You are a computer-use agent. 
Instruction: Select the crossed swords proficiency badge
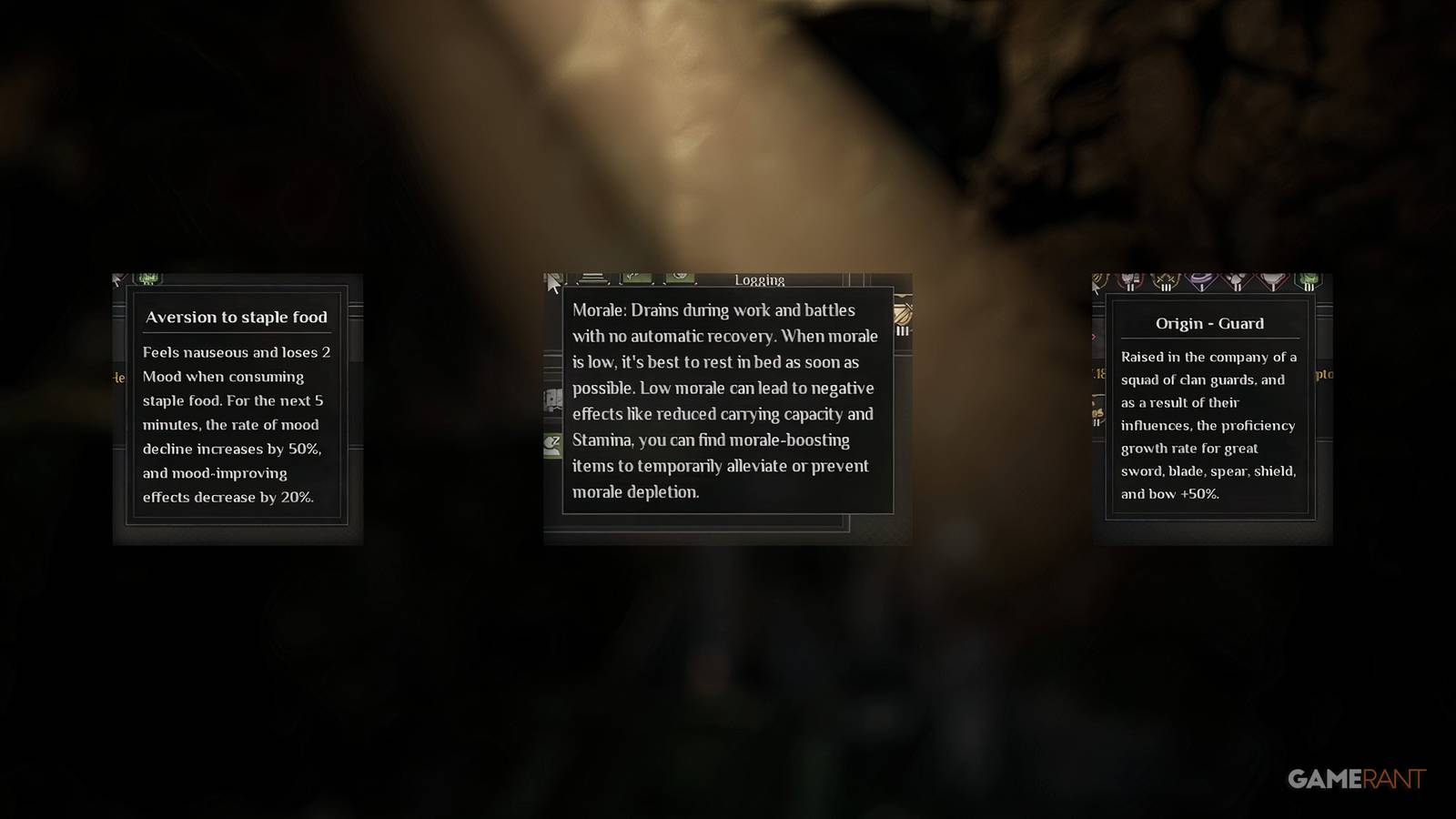click(x=1166, y=279)
